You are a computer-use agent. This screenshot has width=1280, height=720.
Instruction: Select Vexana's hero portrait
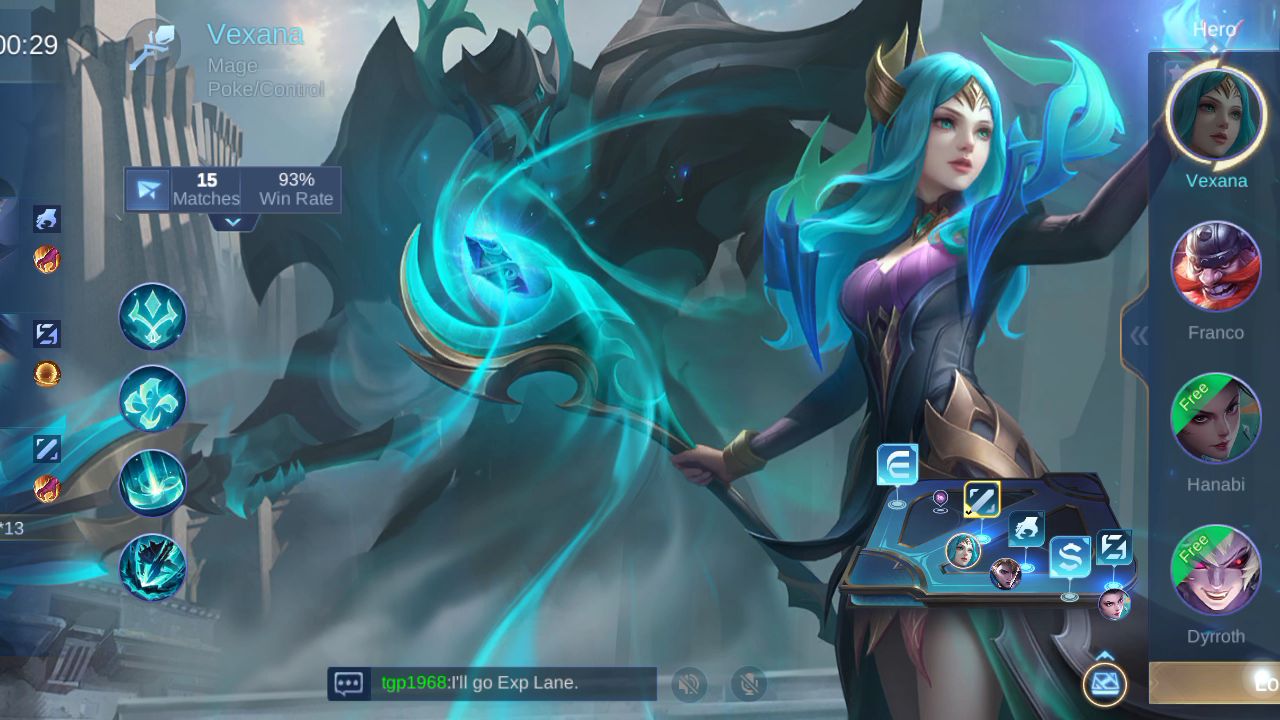pyautogui.click(x=1215, y=114)
